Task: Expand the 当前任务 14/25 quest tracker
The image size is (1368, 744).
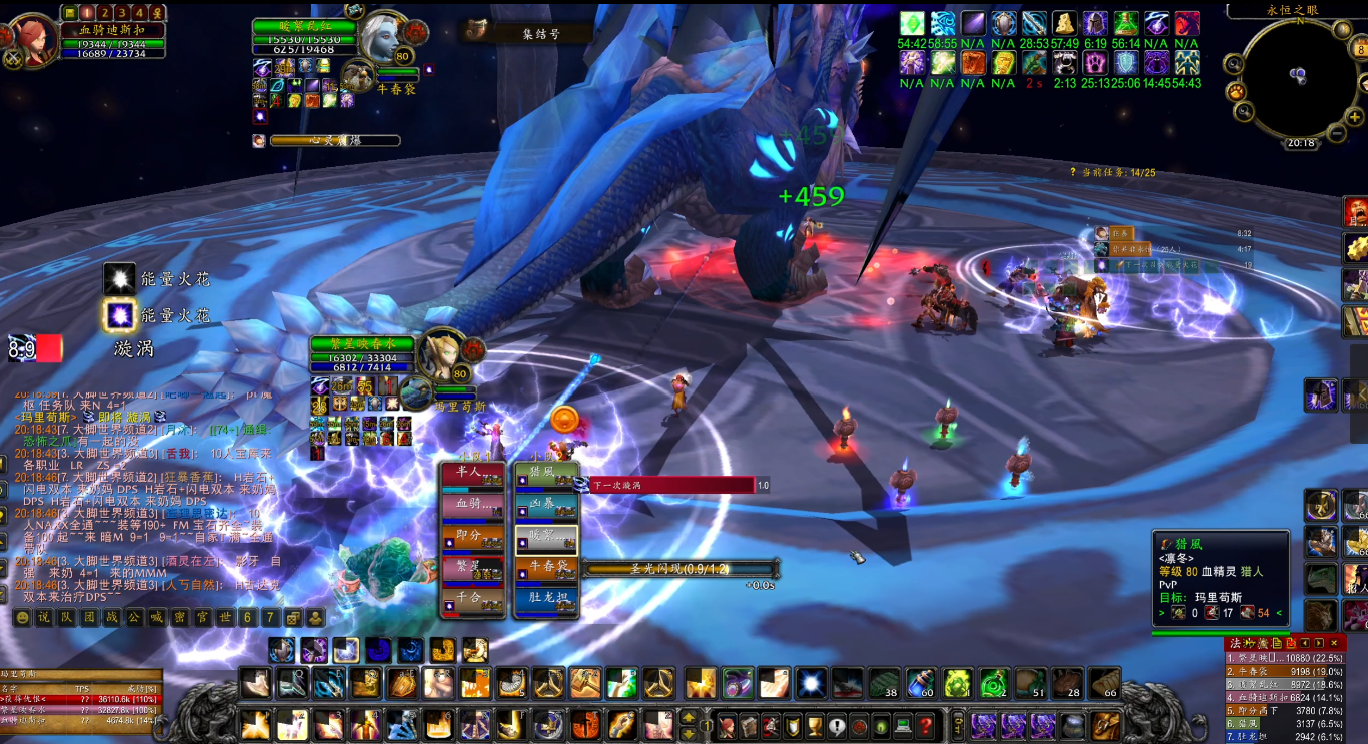Action: pos(1112,172)
